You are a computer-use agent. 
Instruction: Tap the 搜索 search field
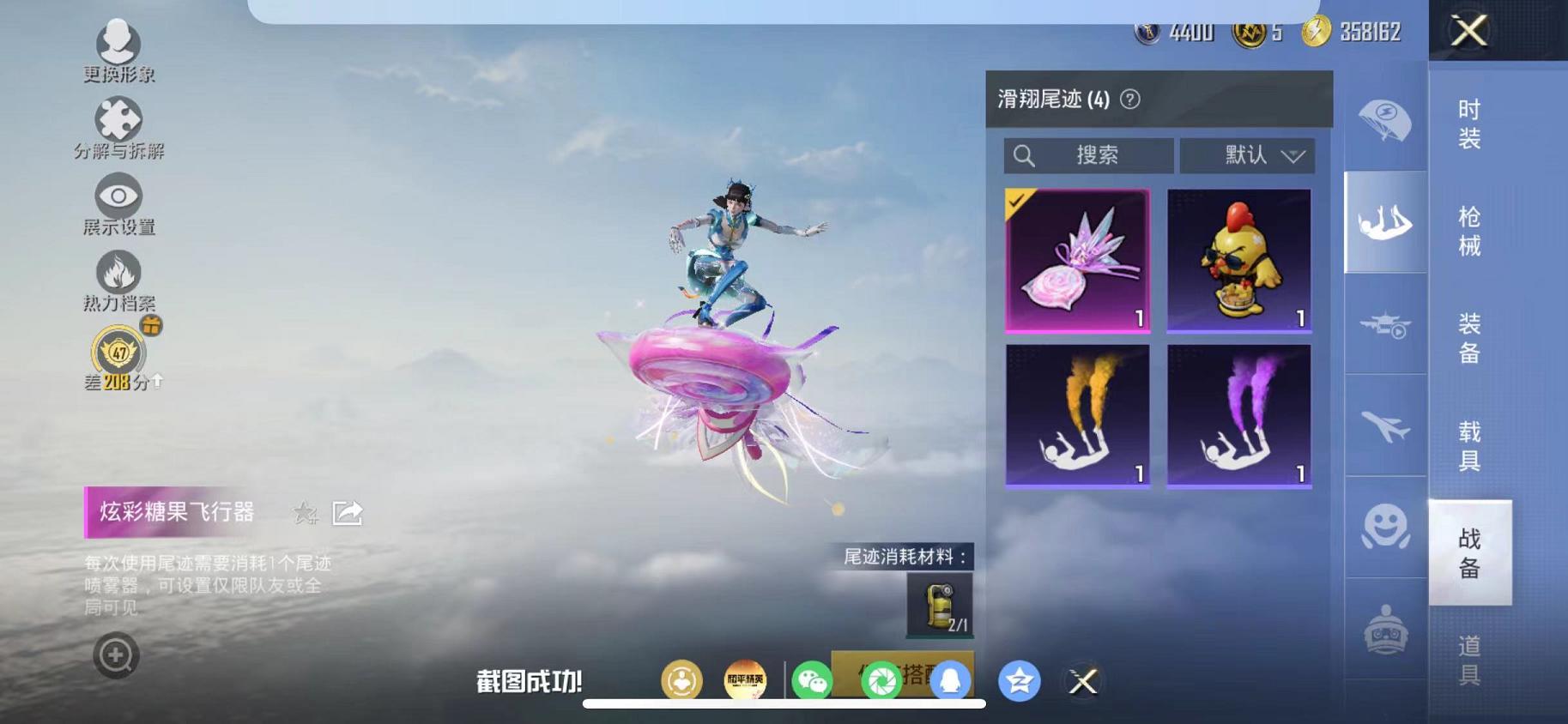coord(1090,155)
